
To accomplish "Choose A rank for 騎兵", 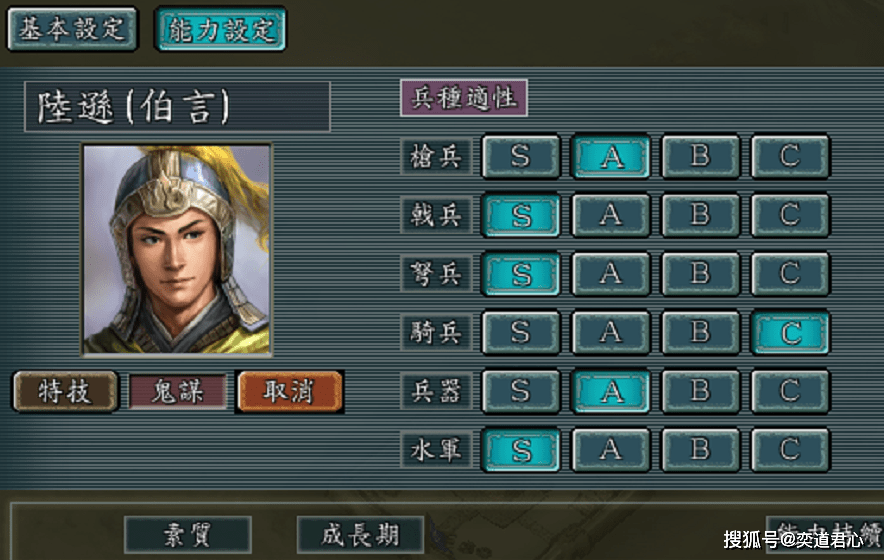I will (x=610, y=332).
